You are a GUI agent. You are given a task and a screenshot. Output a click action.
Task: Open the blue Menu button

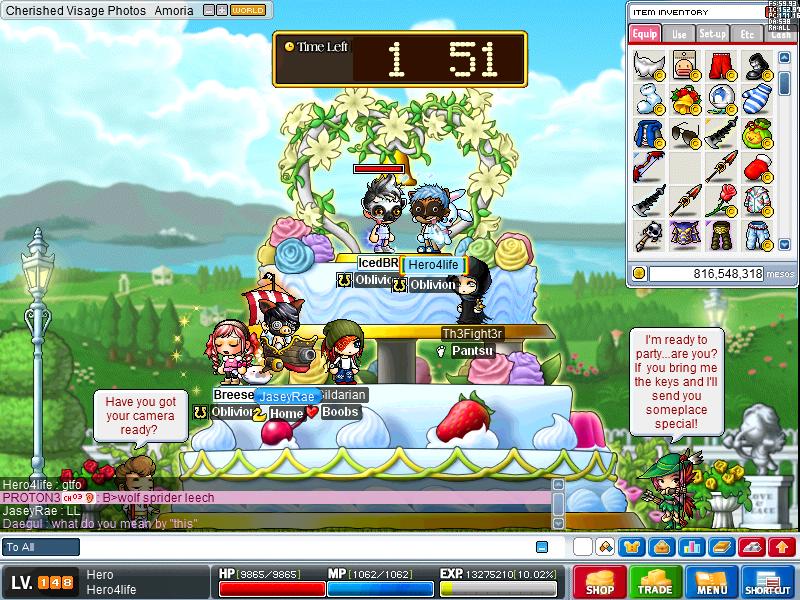point(711,582)
